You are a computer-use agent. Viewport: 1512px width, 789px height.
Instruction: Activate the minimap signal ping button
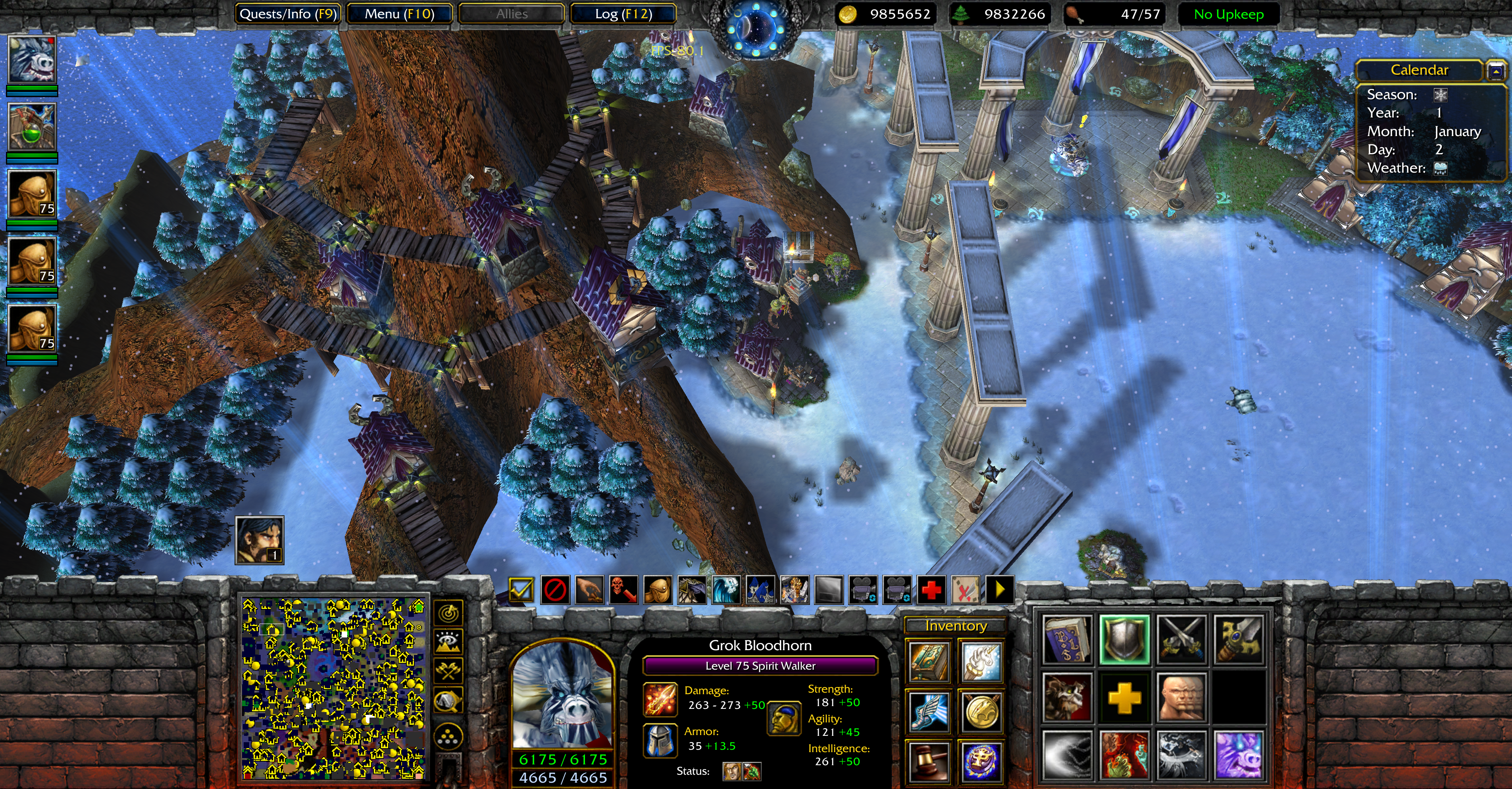449,614
